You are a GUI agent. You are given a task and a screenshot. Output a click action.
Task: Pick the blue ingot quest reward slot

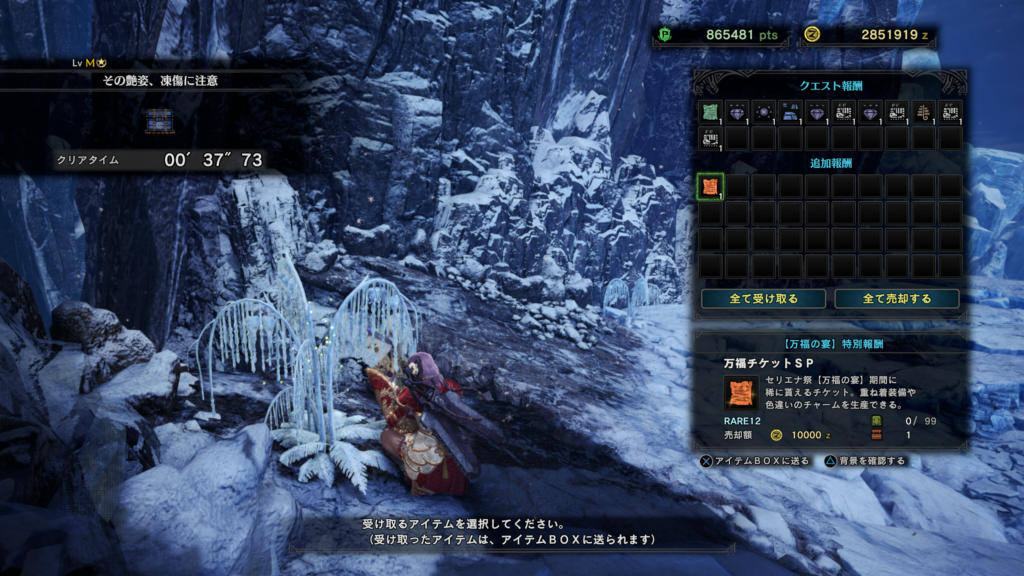pos(790,112)
